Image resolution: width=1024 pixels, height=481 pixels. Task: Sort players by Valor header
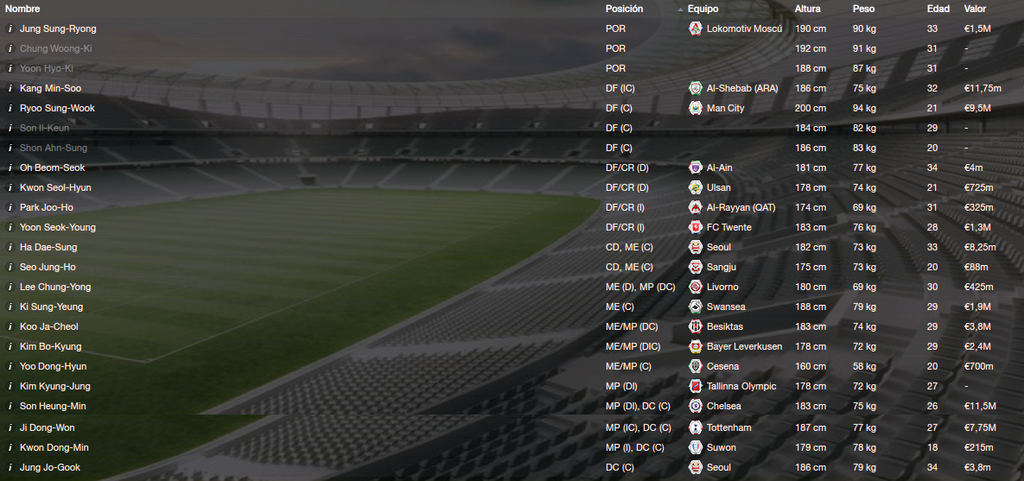[974, 8]
